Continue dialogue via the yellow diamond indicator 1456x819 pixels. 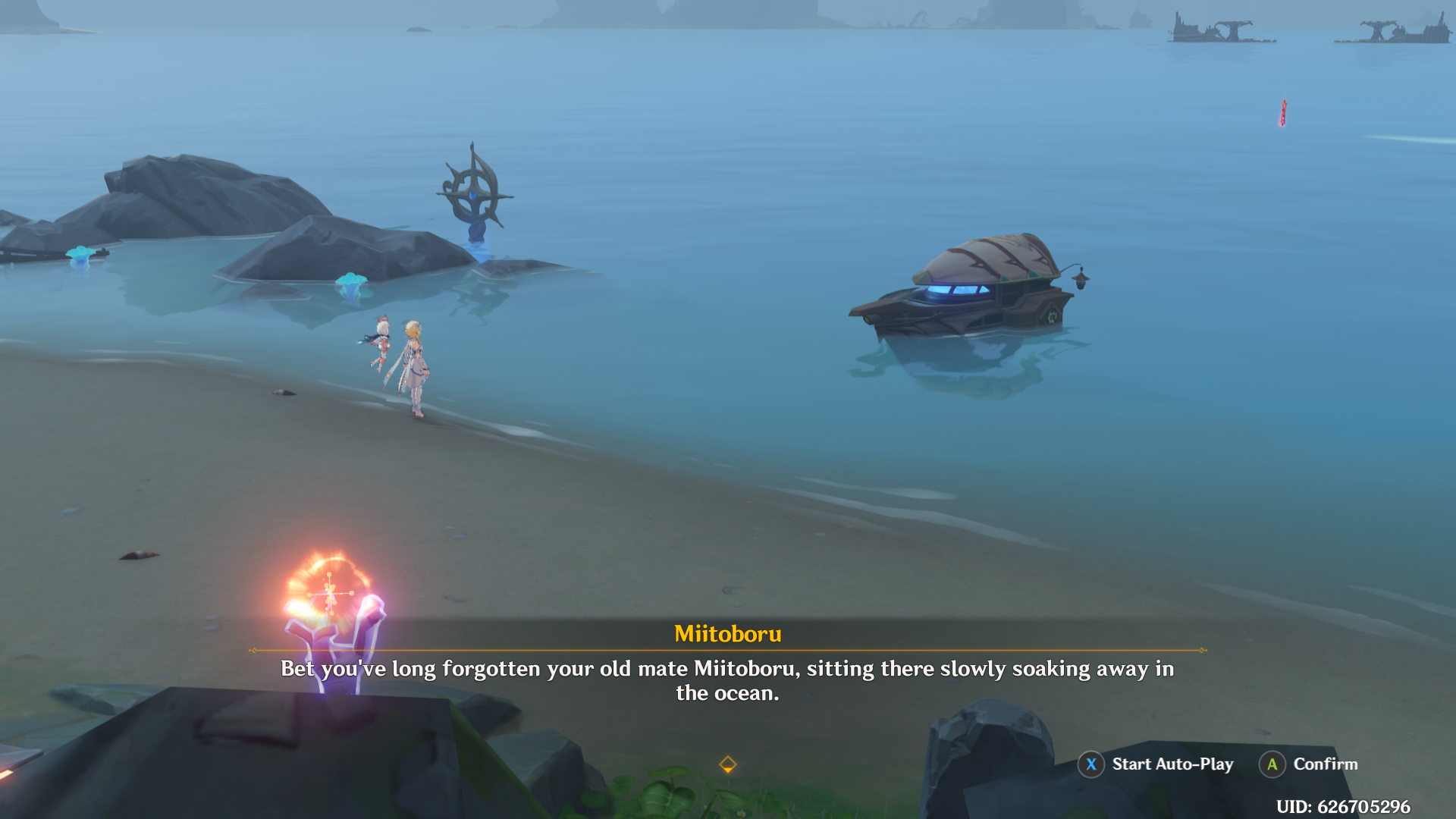tap(727, 764)
